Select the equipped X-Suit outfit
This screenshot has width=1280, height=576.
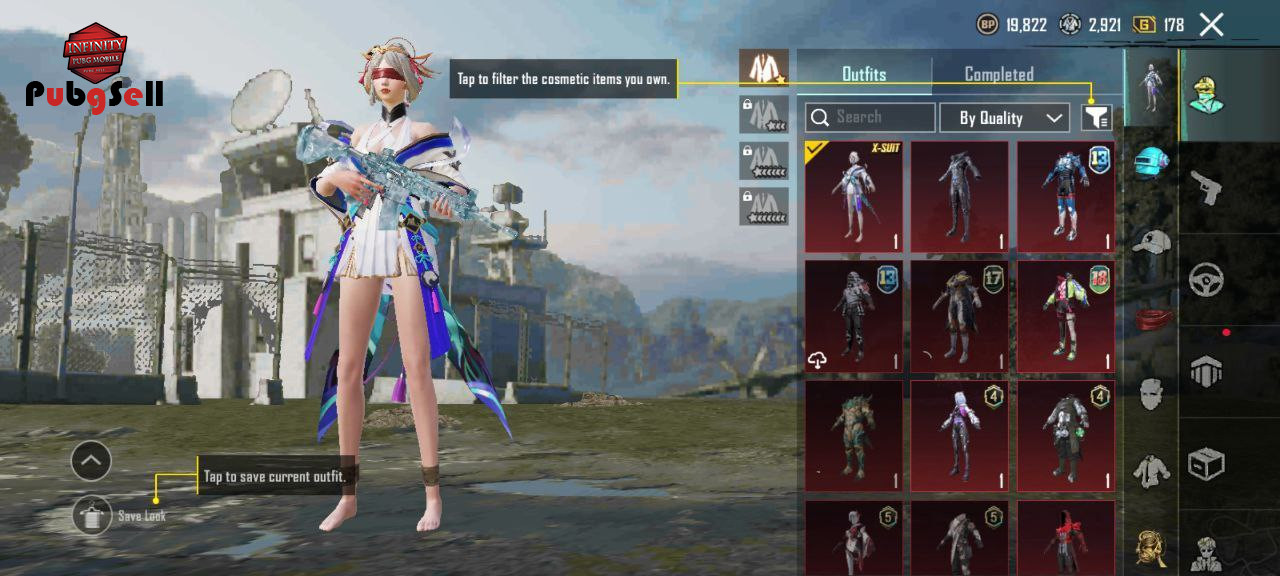853,196
